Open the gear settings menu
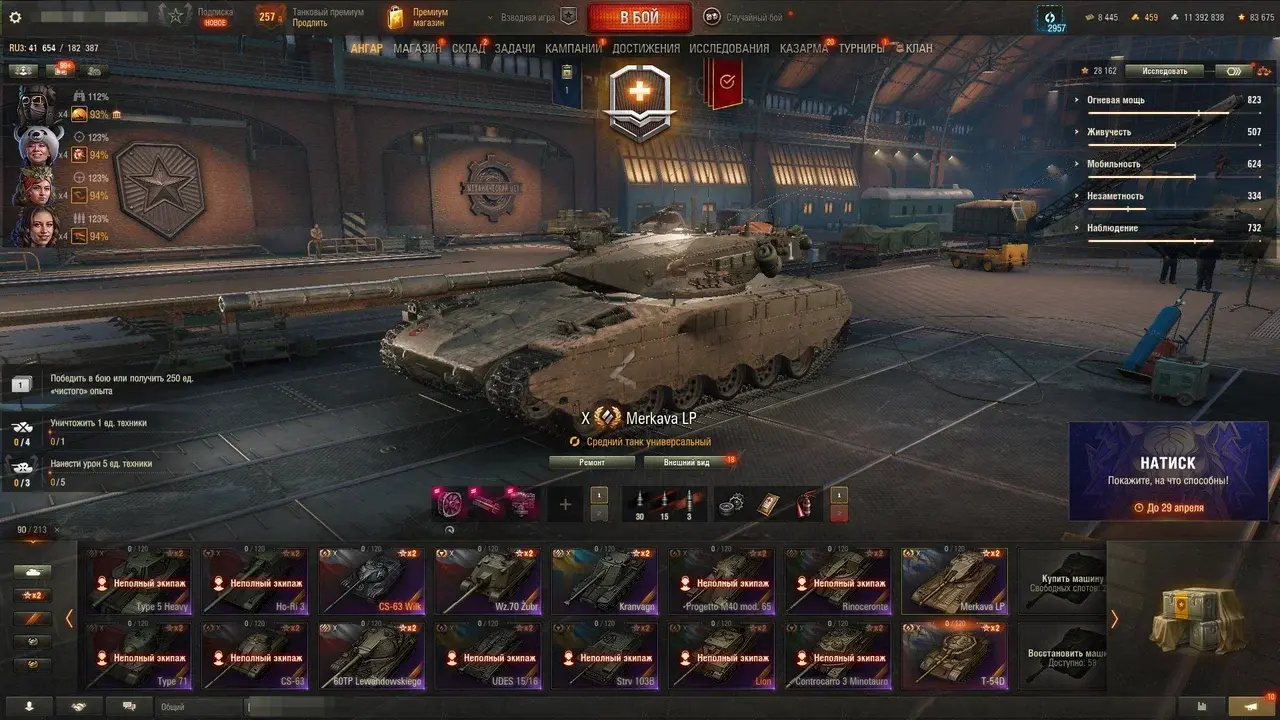Viewport: 1280px width, 720px height. 15,17
